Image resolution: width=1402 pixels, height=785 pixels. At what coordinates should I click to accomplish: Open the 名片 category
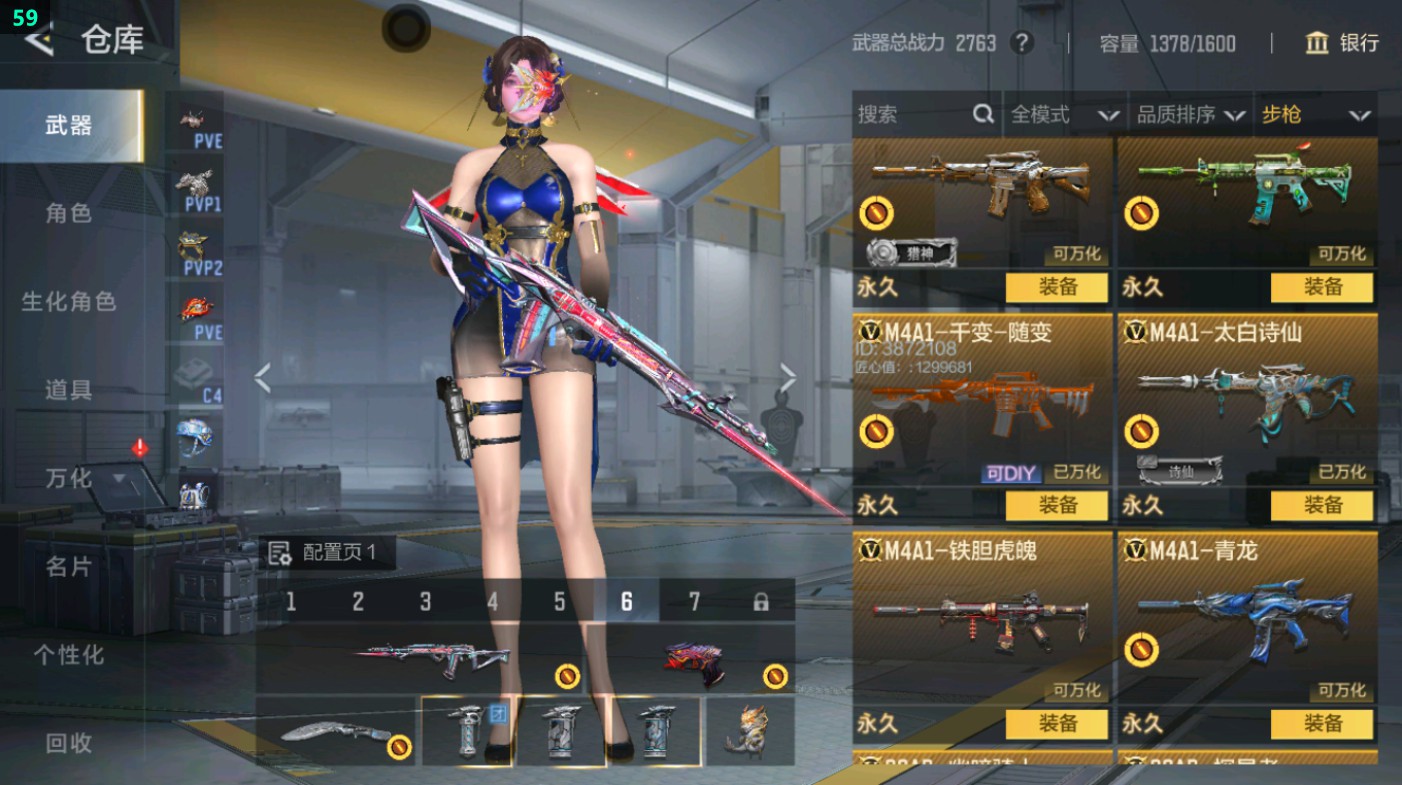[x=69, y=566]
